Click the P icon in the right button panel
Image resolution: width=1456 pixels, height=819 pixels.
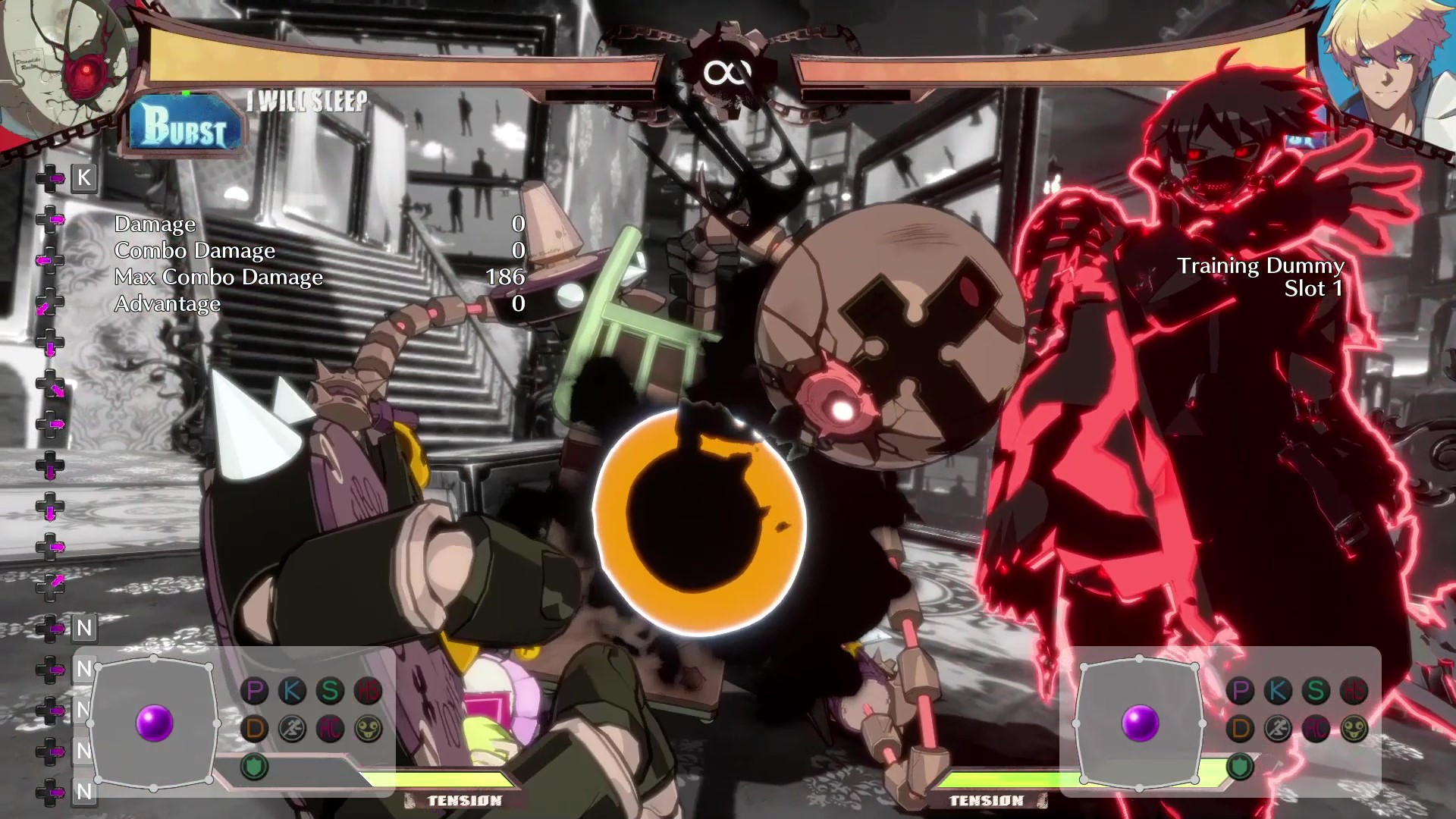pos(1241,690)
